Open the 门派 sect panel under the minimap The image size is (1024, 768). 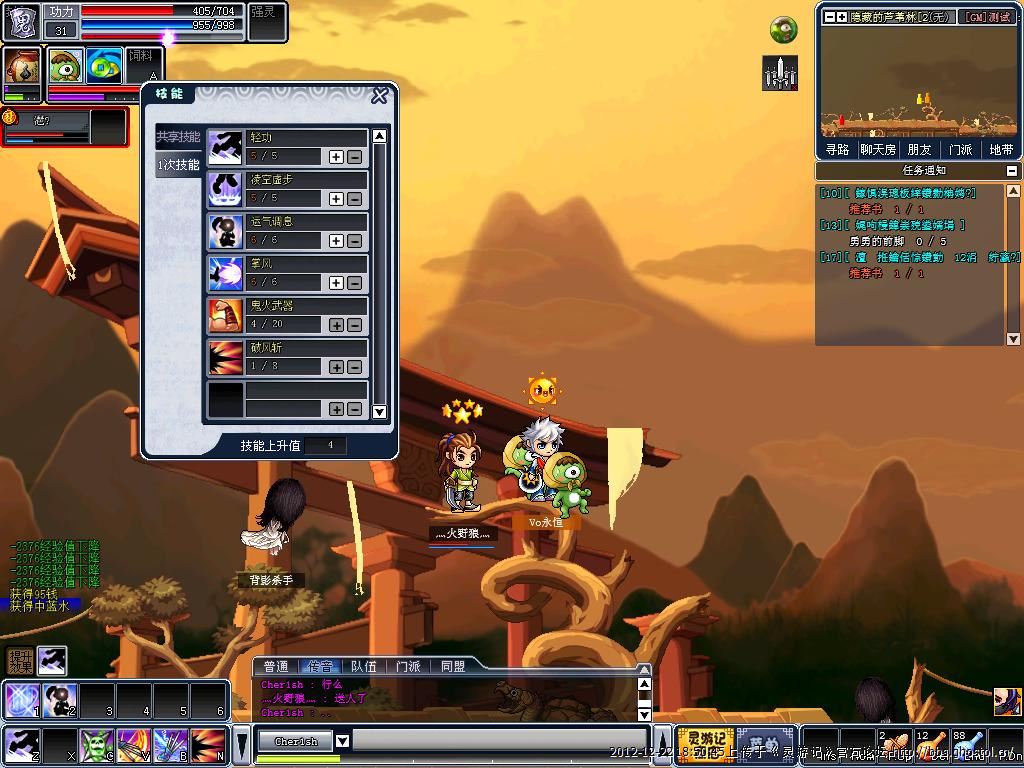pyautogui.click(x=960, y=150)
